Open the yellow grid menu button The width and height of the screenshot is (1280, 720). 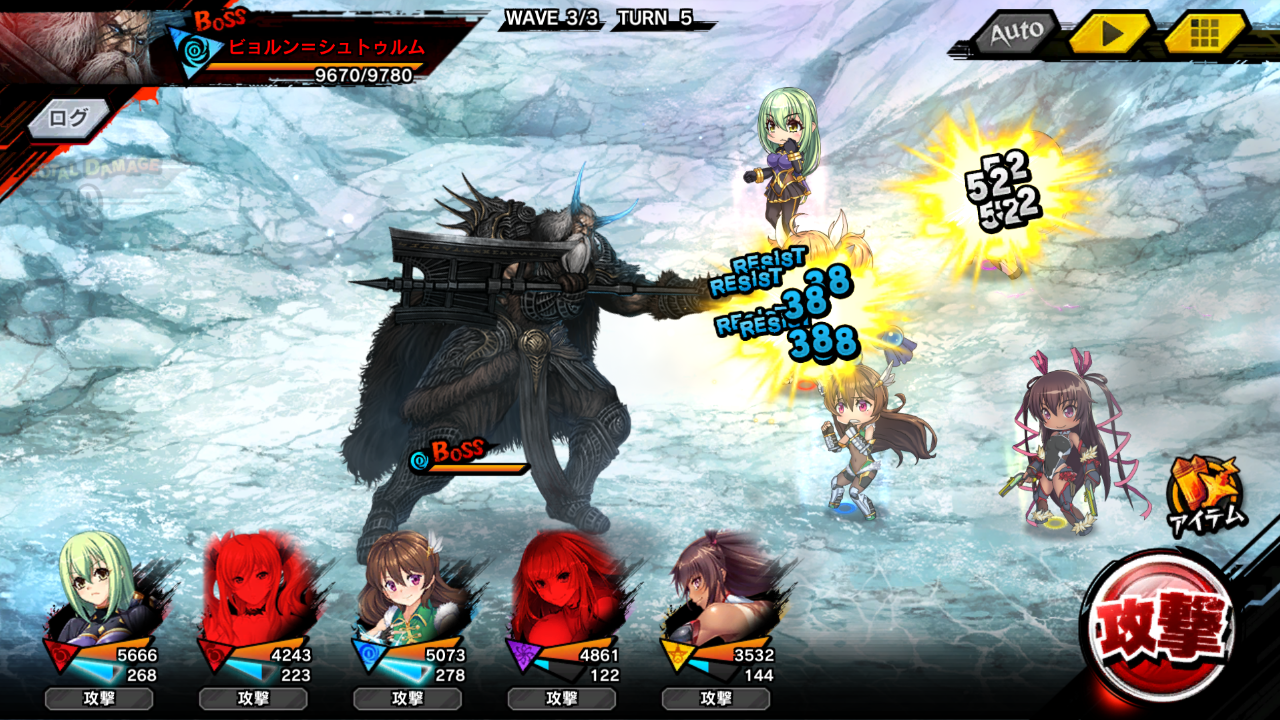tap(1205, 34)
